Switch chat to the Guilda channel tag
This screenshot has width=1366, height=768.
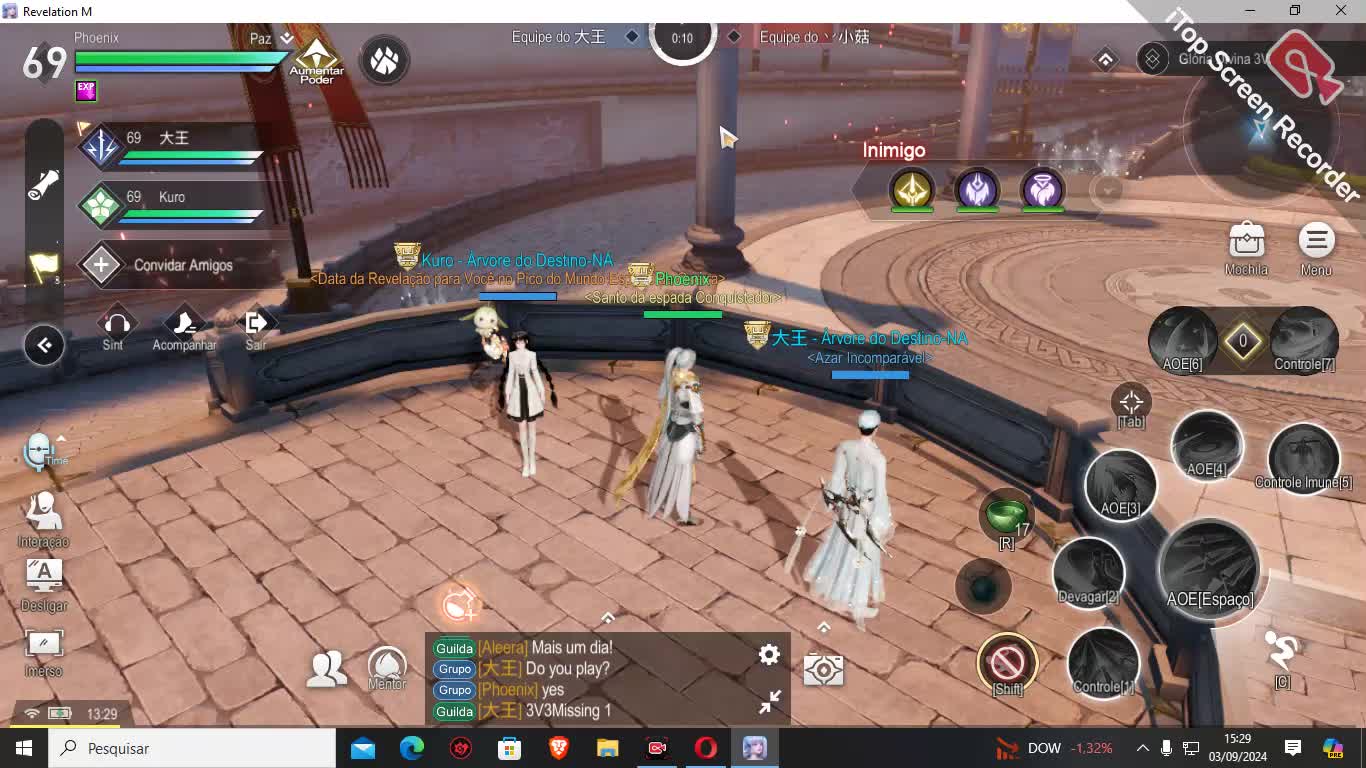(454, 648)
